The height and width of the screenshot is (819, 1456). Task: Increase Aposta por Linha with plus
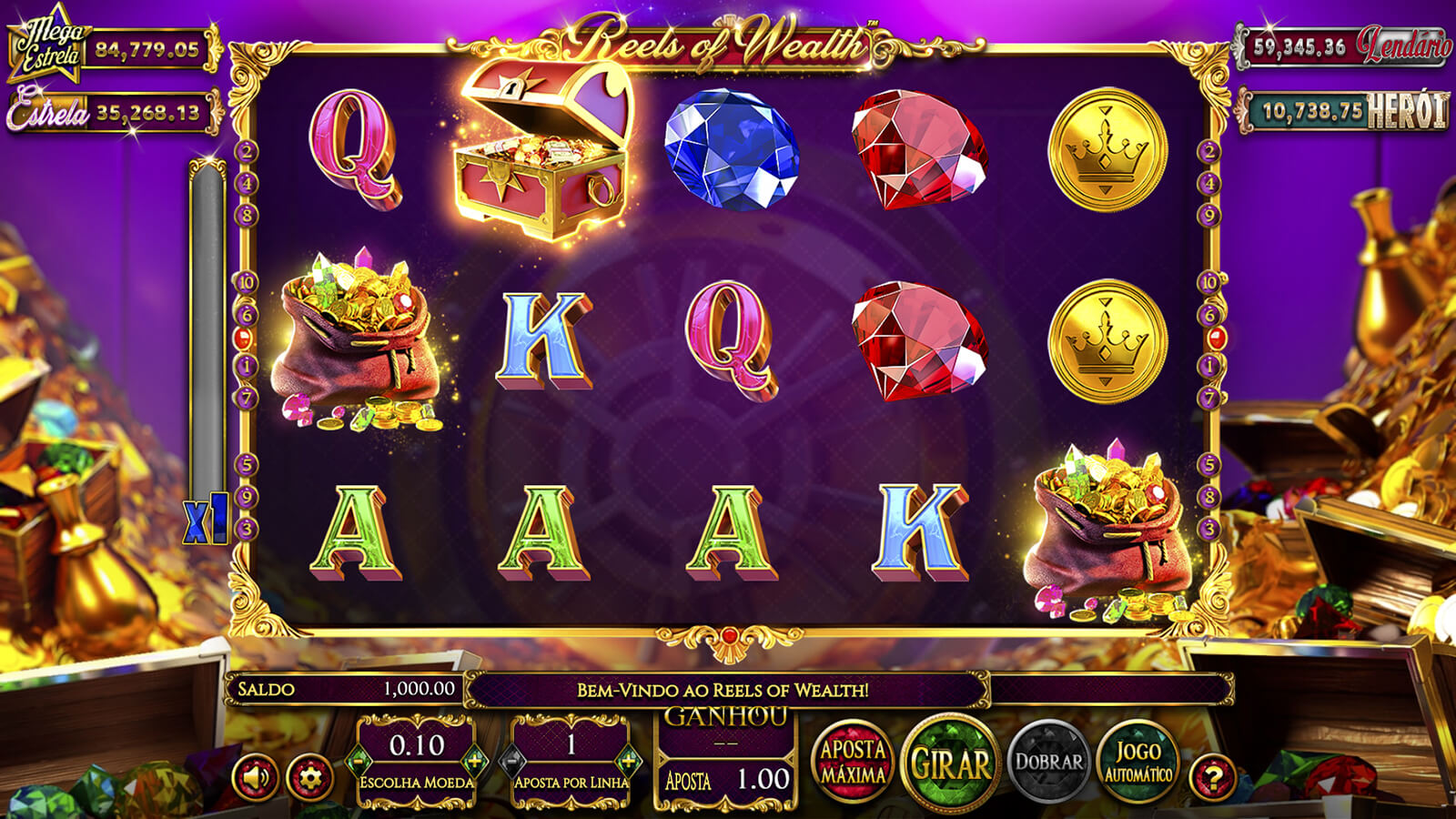coord(628,761)
